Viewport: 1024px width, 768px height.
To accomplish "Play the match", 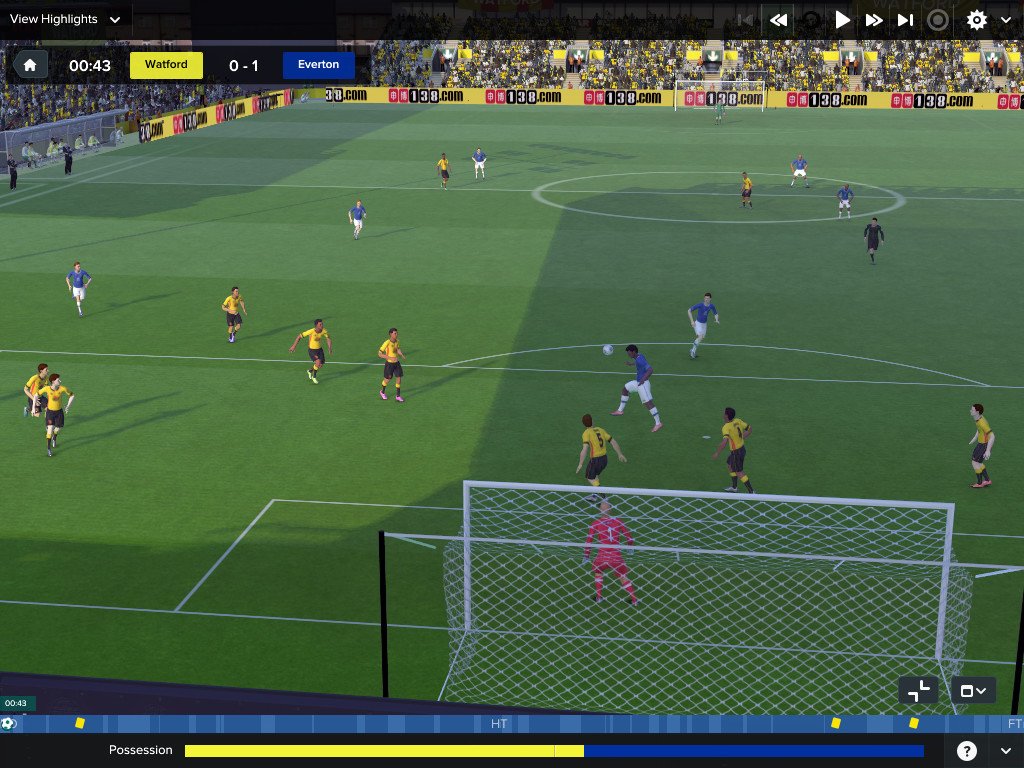I will coord(842,20).
